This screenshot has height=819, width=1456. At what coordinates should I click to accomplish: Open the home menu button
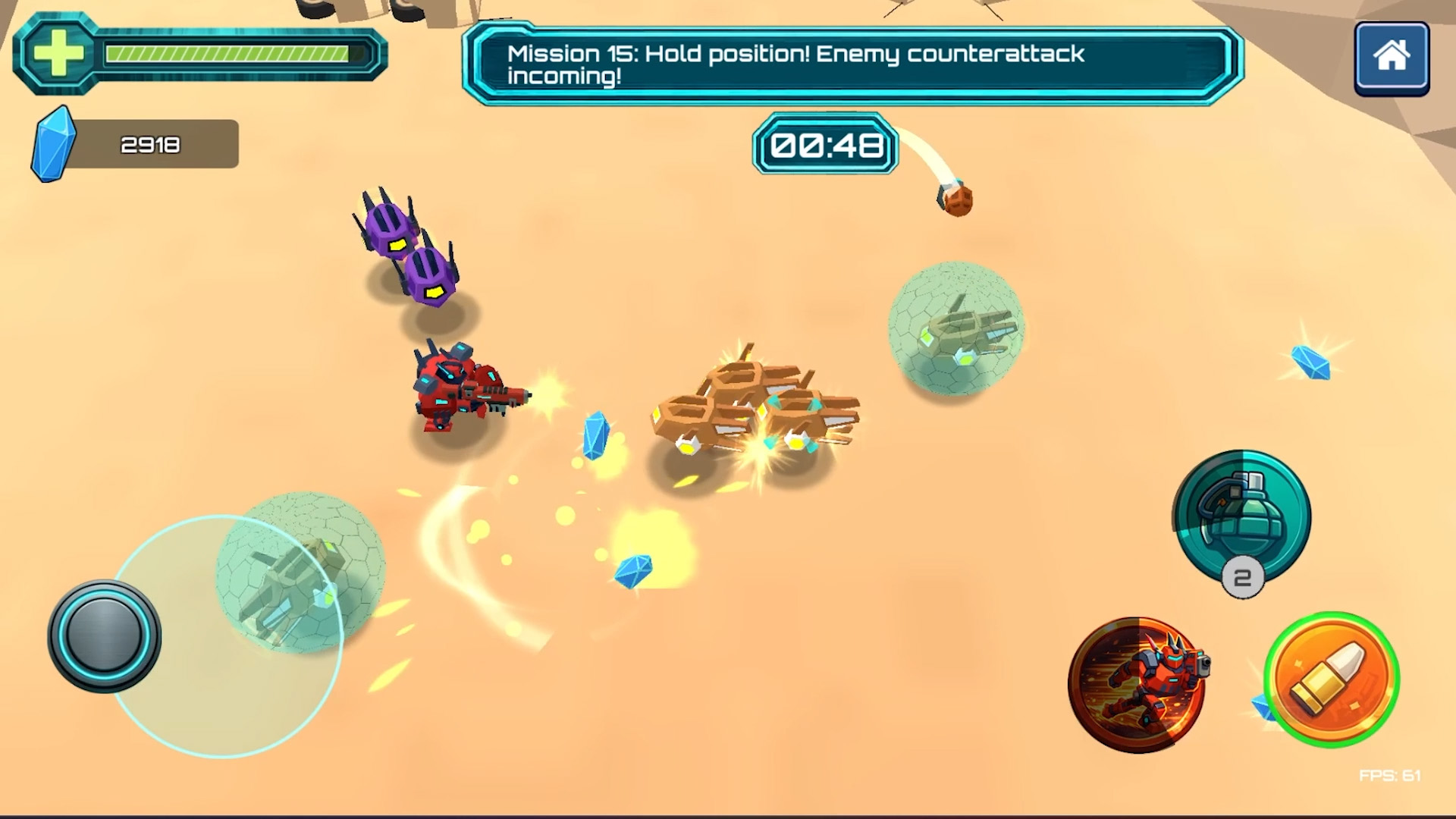[1392, 58]
